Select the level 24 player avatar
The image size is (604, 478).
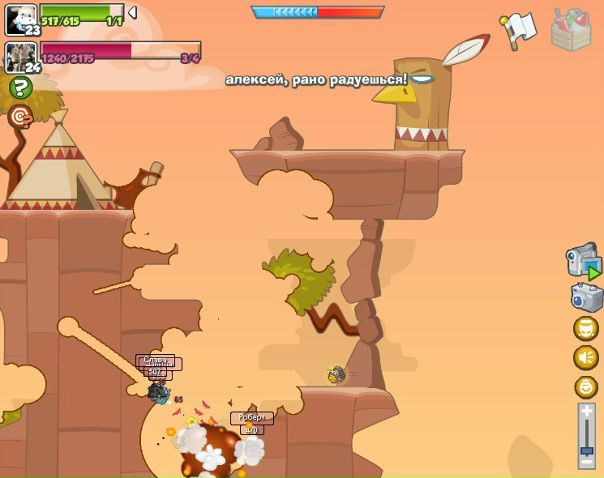coord(20,56)
